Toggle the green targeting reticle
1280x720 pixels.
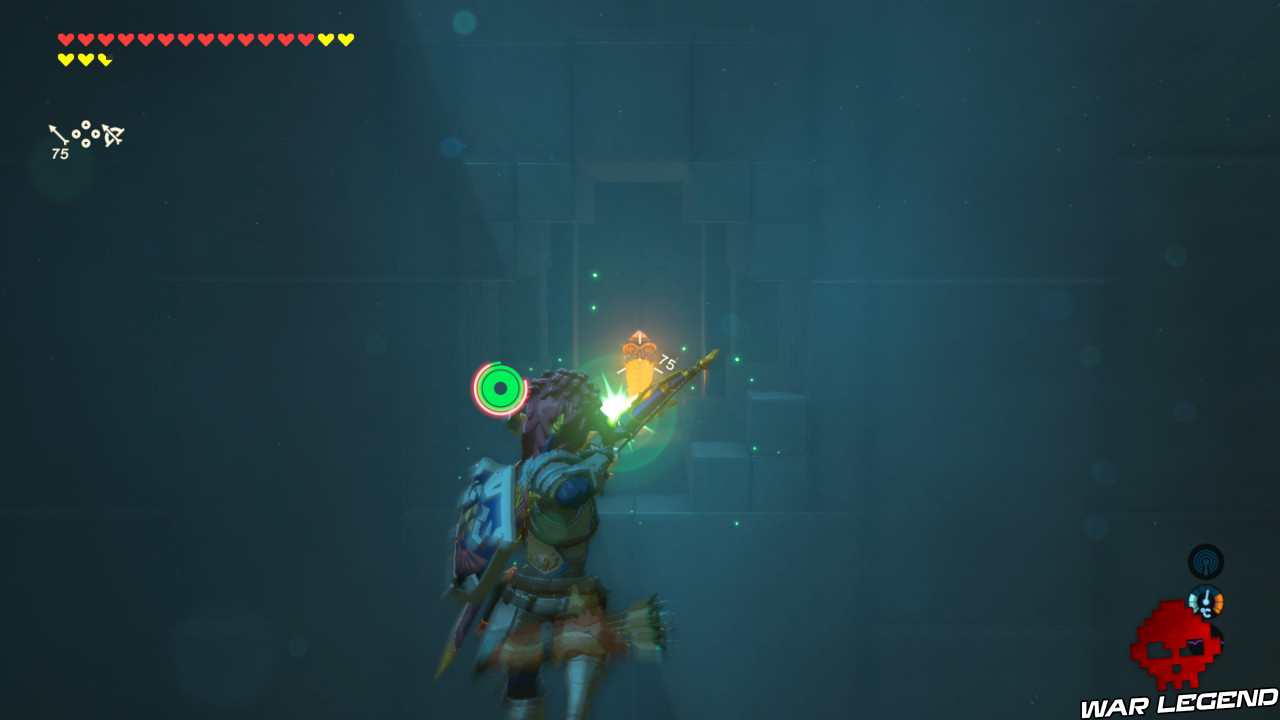pyautogui.click(x=500, y=390)
